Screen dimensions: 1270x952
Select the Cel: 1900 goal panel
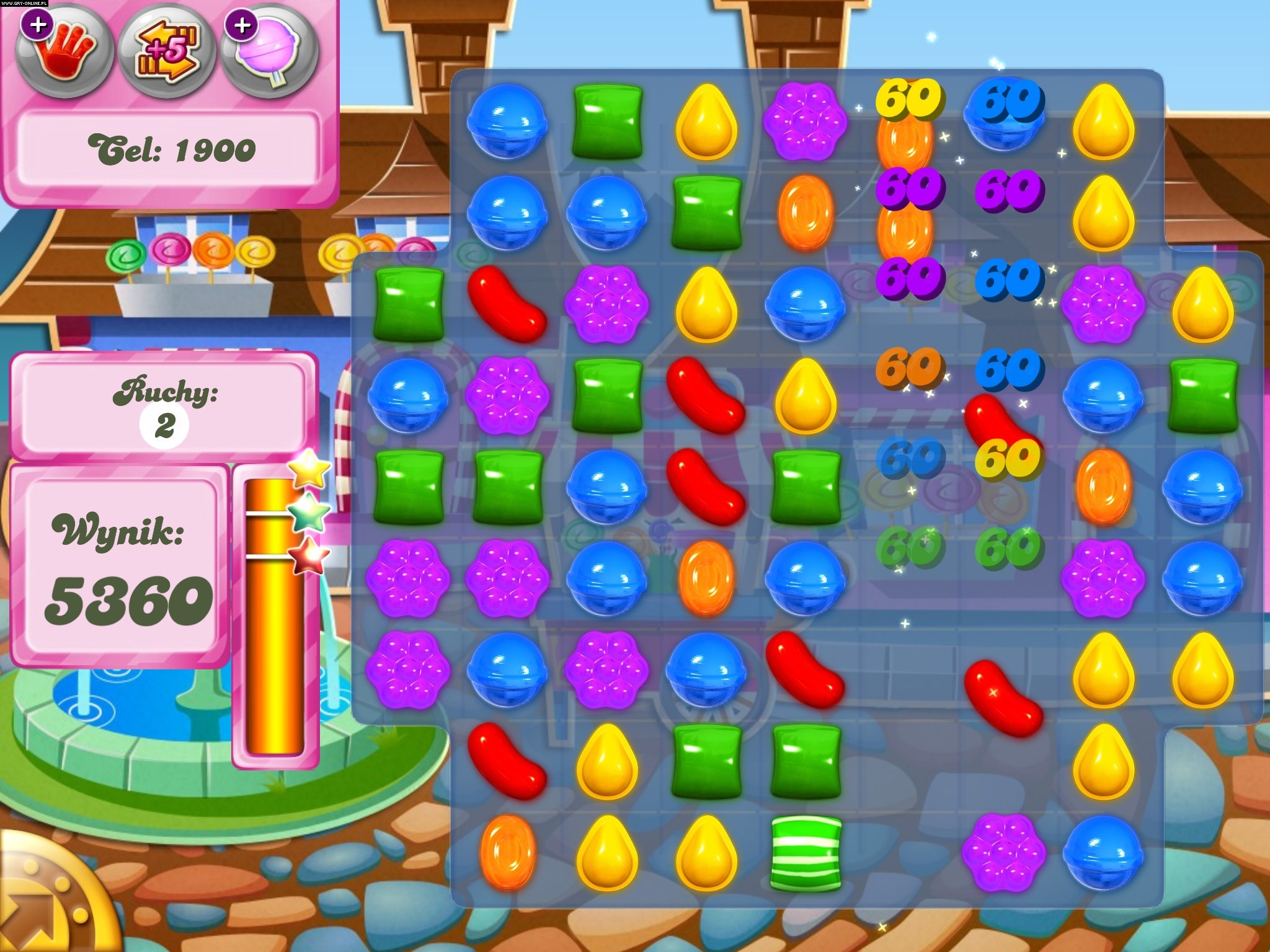[x=171, y=149]
